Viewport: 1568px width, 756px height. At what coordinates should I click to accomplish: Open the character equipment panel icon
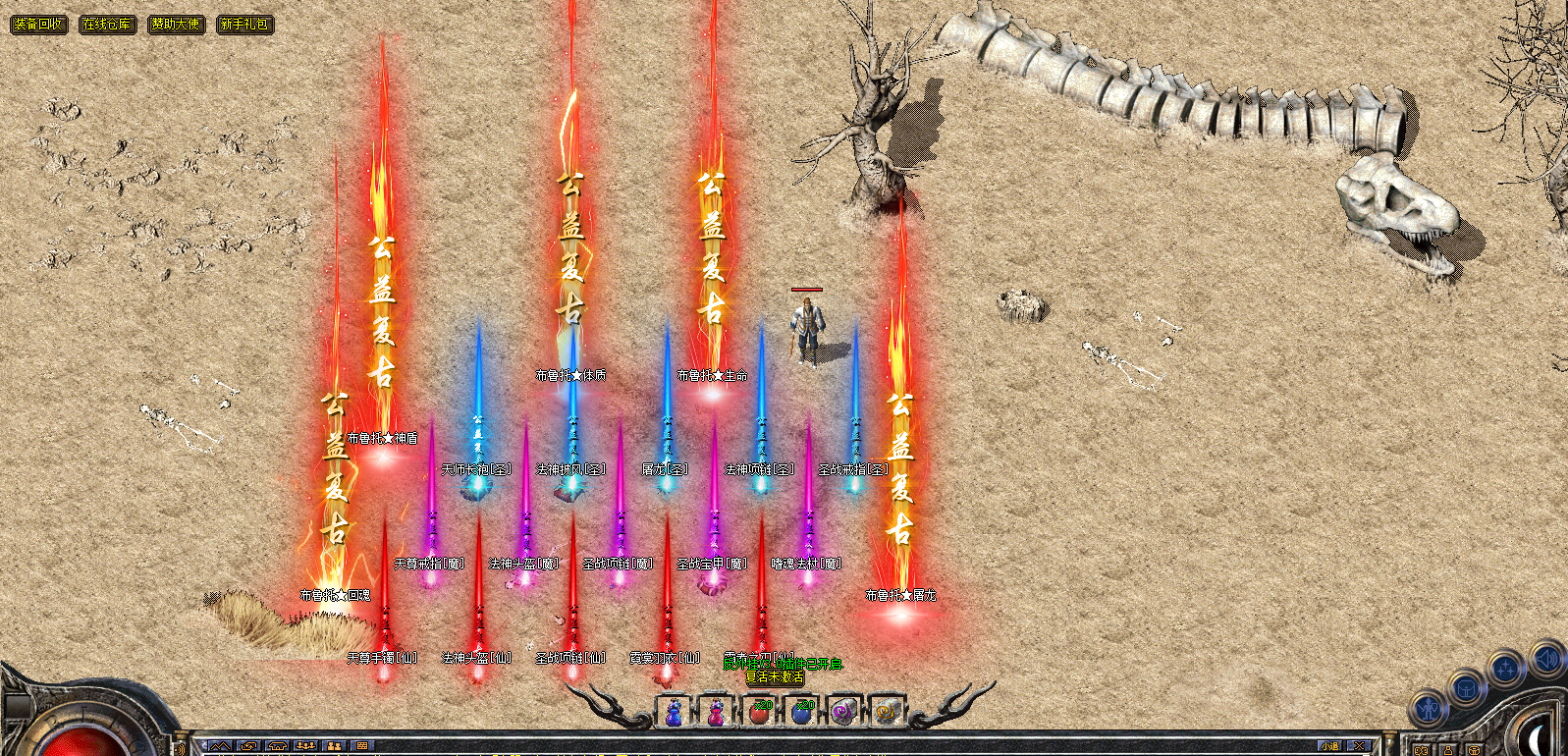point(1429,709)
